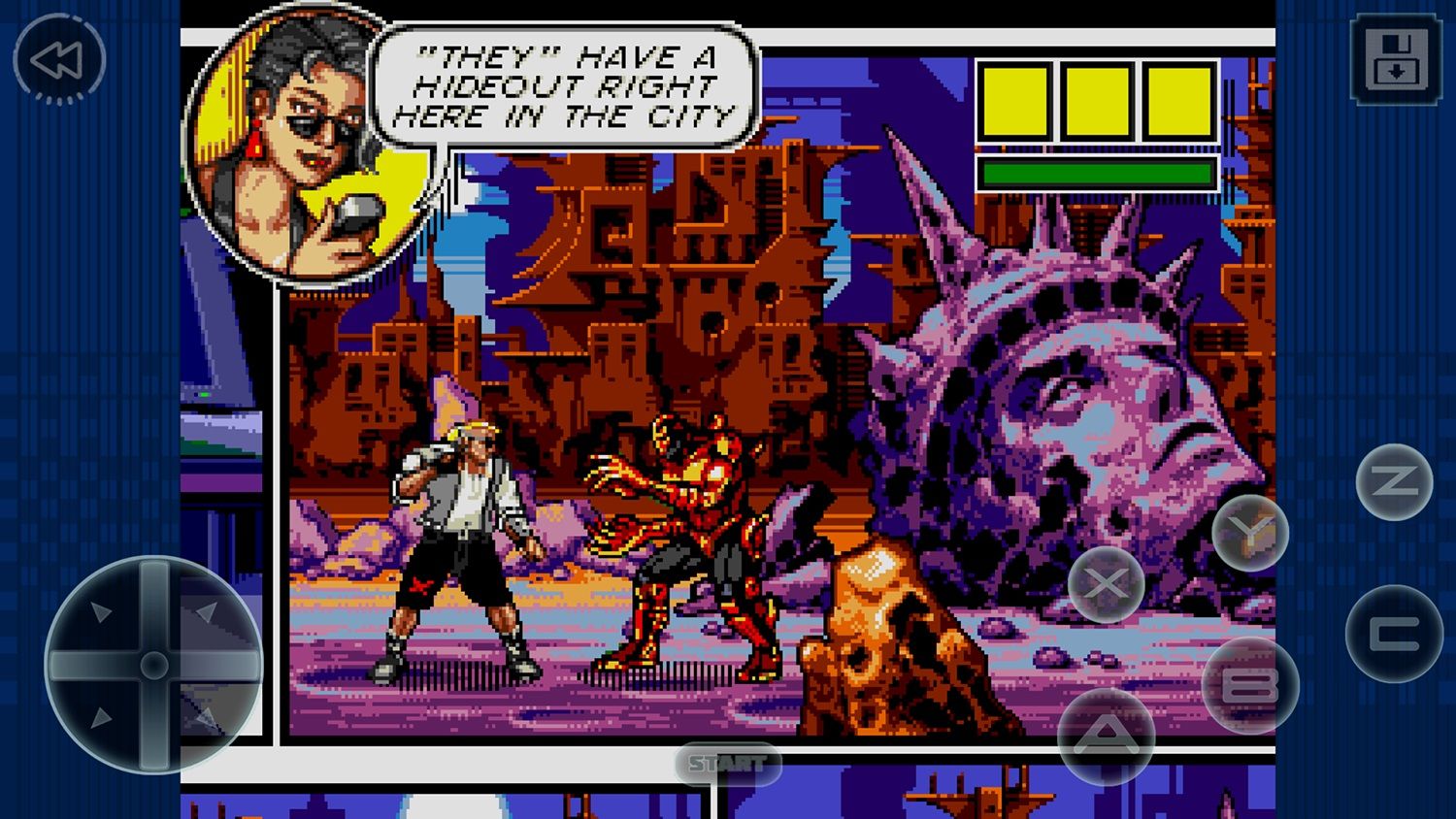The height and width of the screenshot is (819, 1456).
Task: Tap the virtual X button
Action: click(1106, 583)
